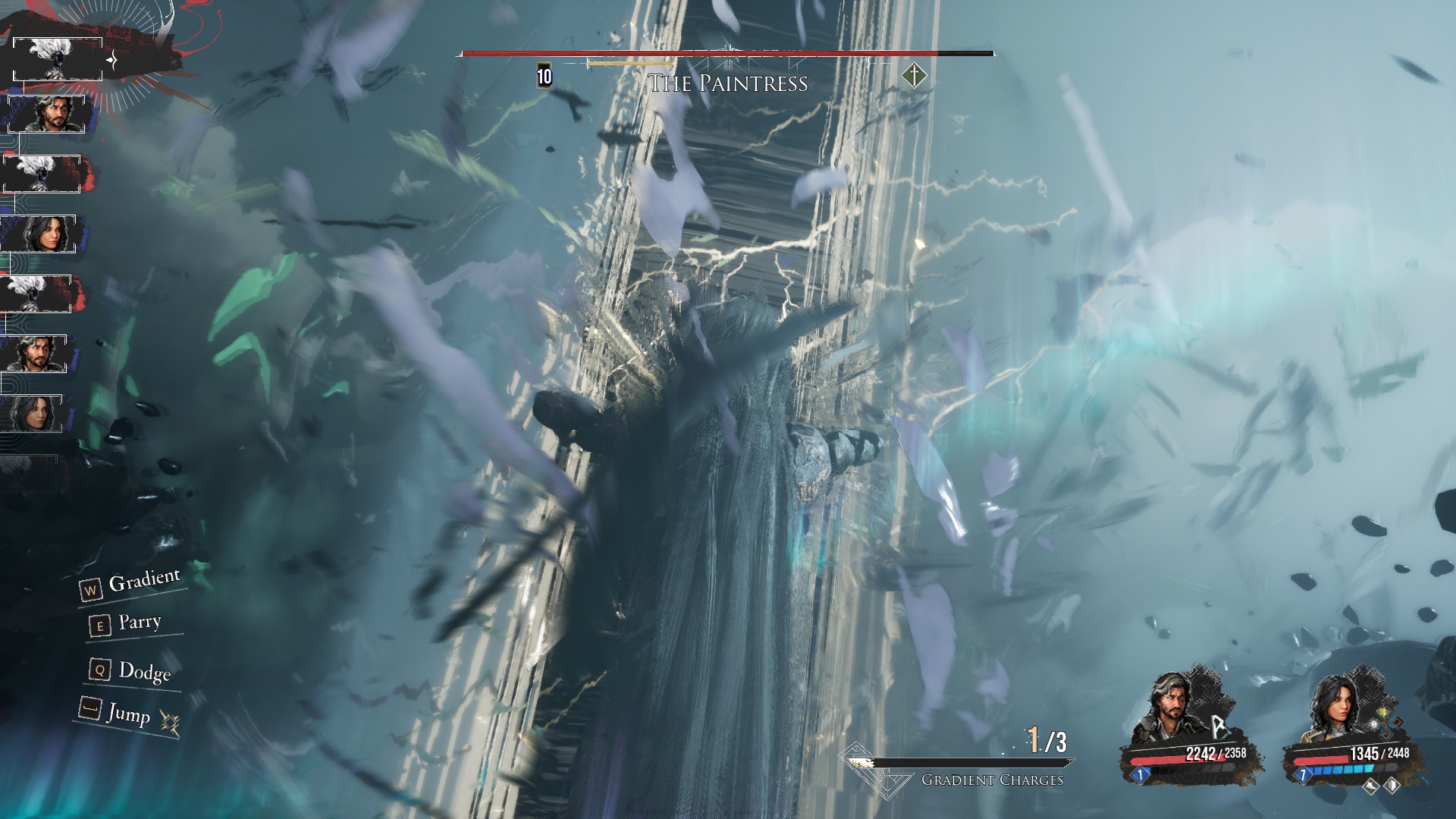The width and height of the screenshot is (1456, 819).
Task: Select the bearded man's party portrait
Action: [1169, 712]
